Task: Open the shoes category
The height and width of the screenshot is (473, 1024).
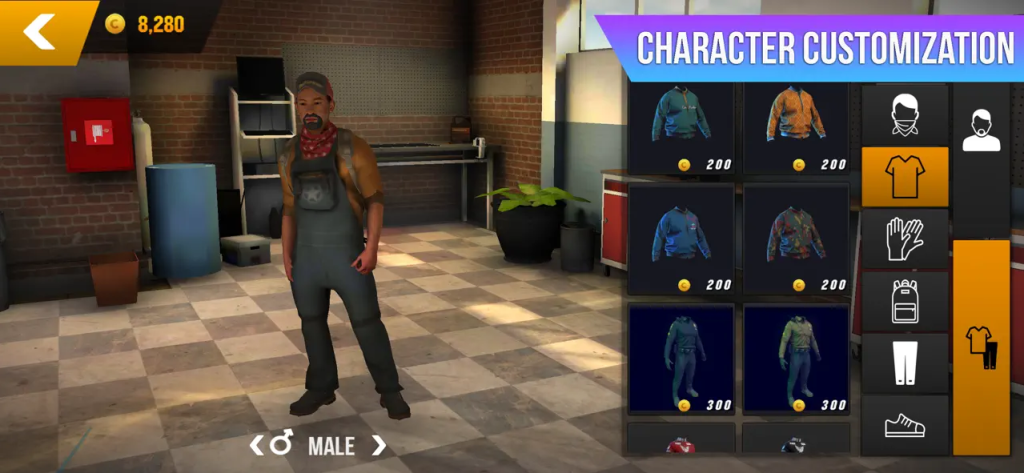Action: coord(904,425)
